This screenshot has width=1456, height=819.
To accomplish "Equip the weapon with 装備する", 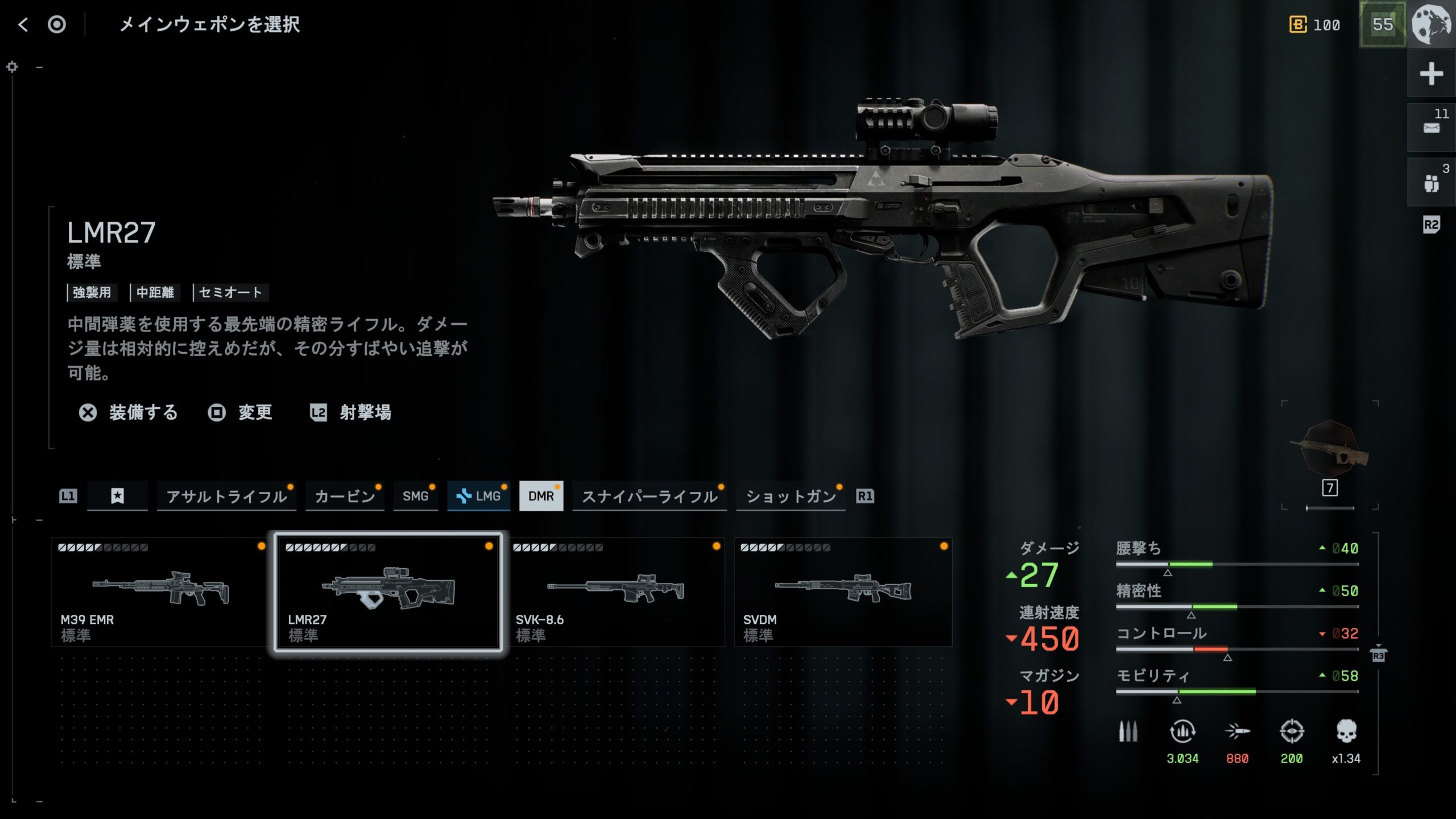I will [x=129, y=412].
